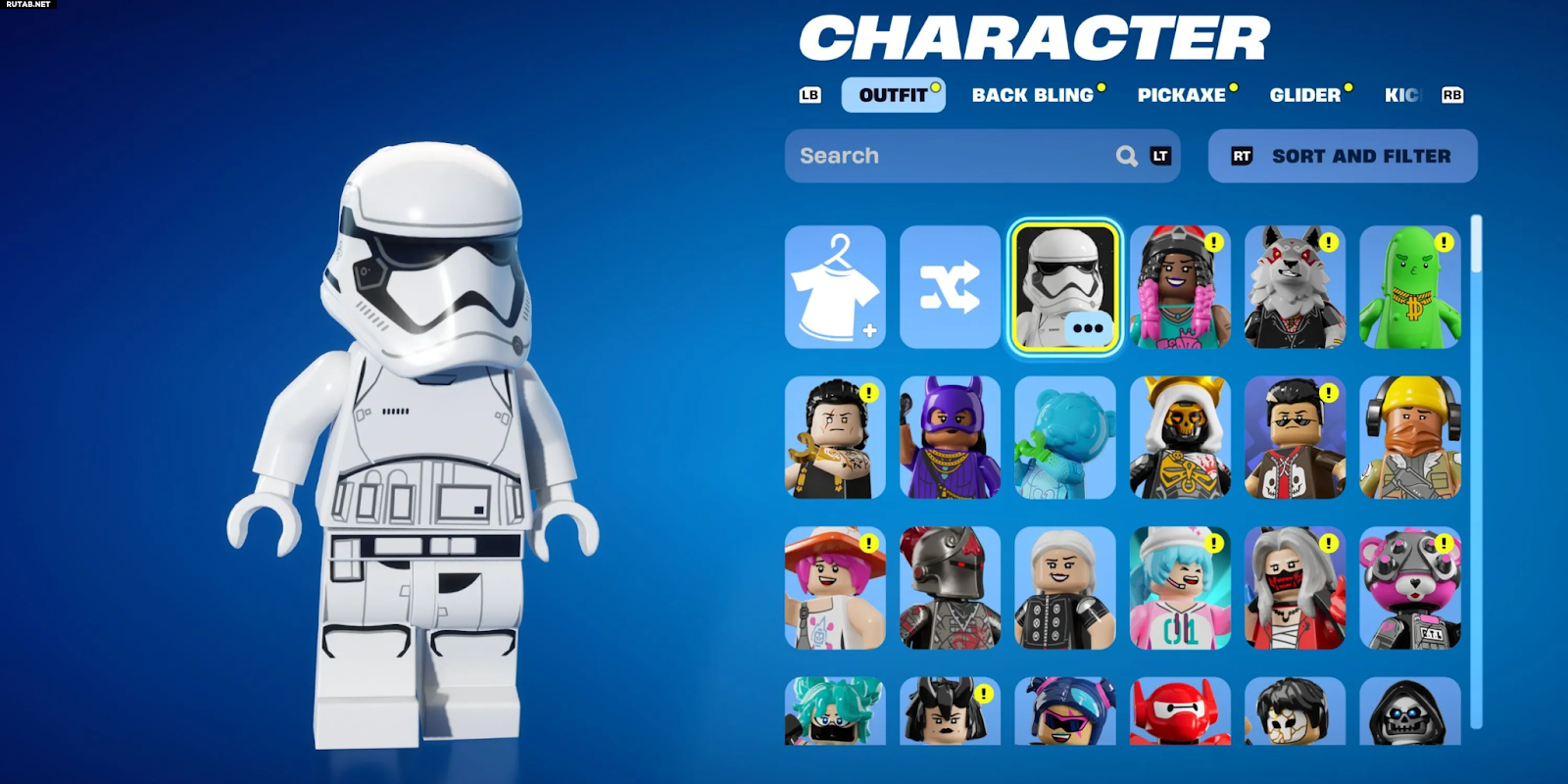This screenshot has width=1568, height=784.
Task: Choose the green pickle outfit
Action: 1409,287
